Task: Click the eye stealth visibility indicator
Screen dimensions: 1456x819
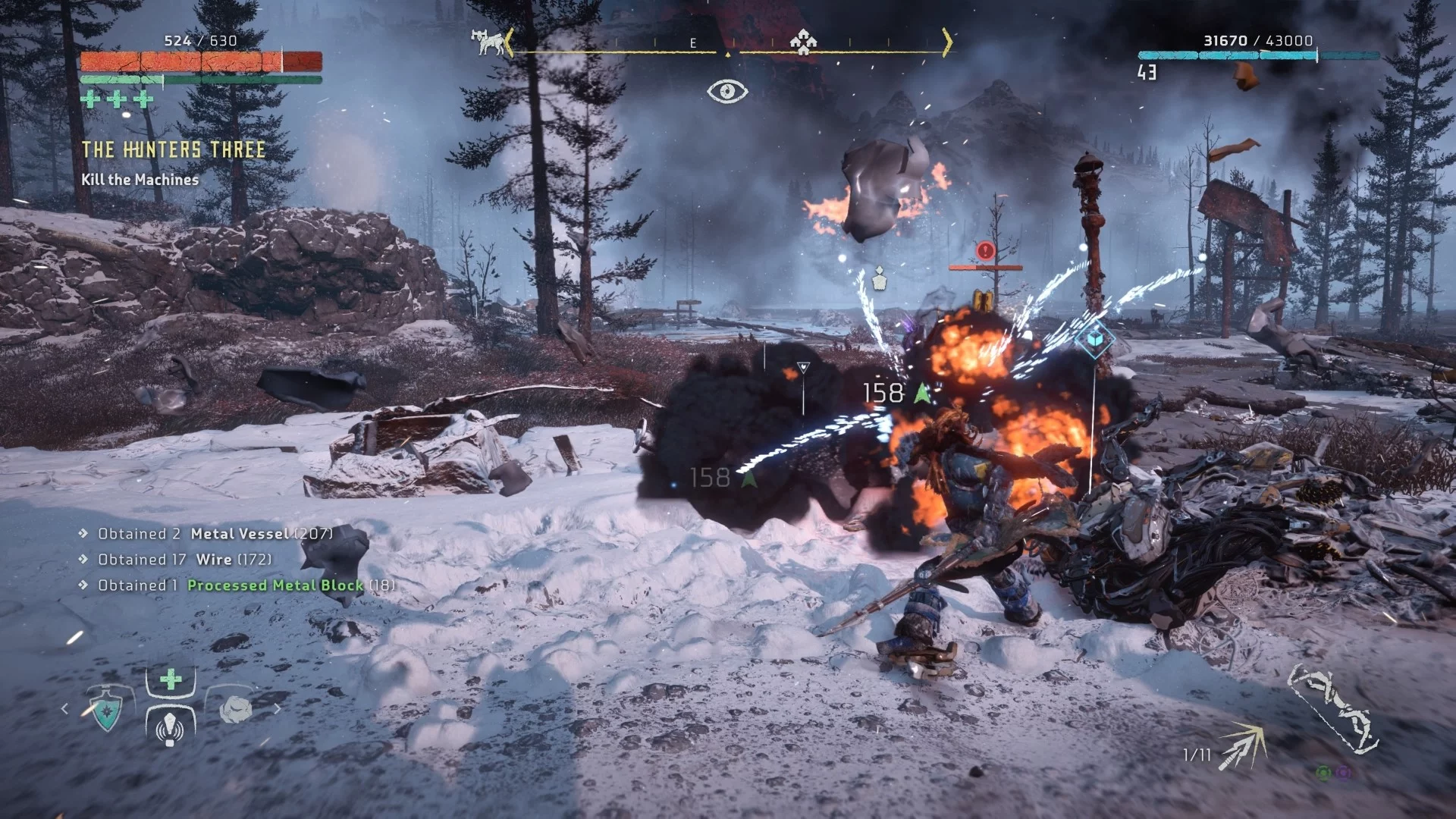Action: pos(727,92)
